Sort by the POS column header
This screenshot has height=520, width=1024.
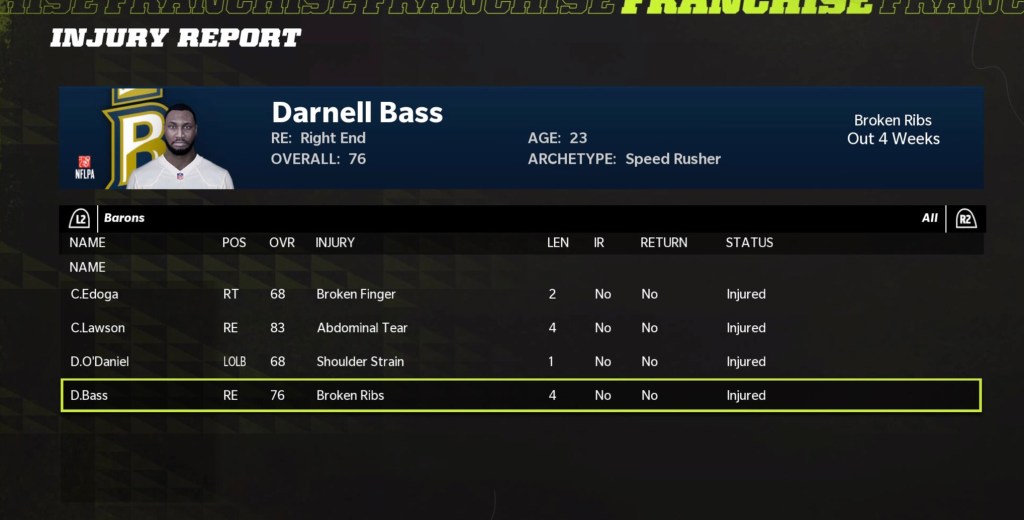point(233,242)
